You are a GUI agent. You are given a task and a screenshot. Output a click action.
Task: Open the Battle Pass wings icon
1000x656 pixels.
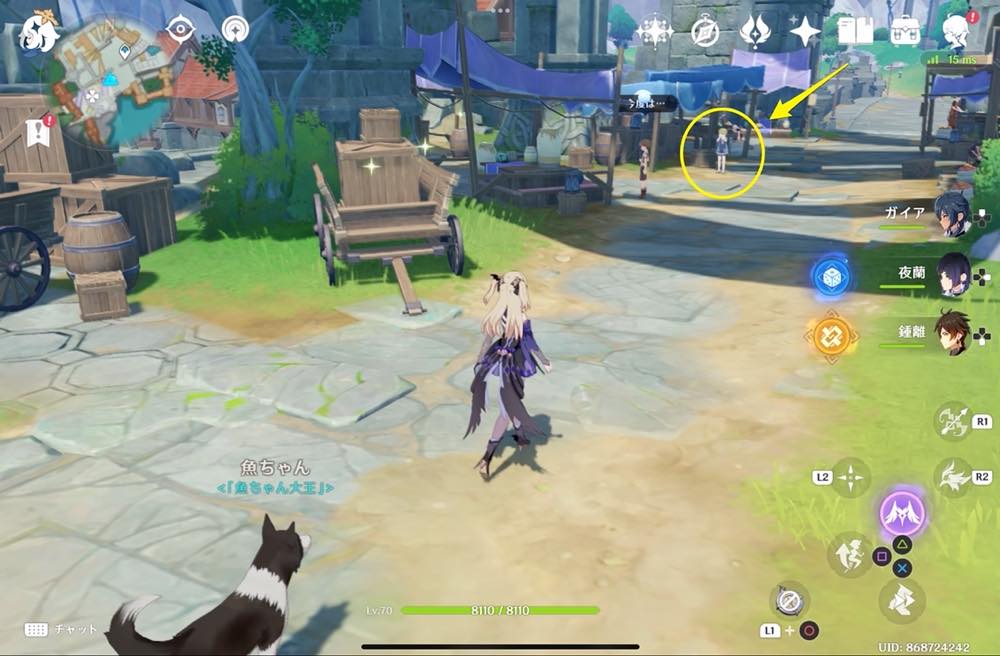pyautogui.click(x=754, y=32)
